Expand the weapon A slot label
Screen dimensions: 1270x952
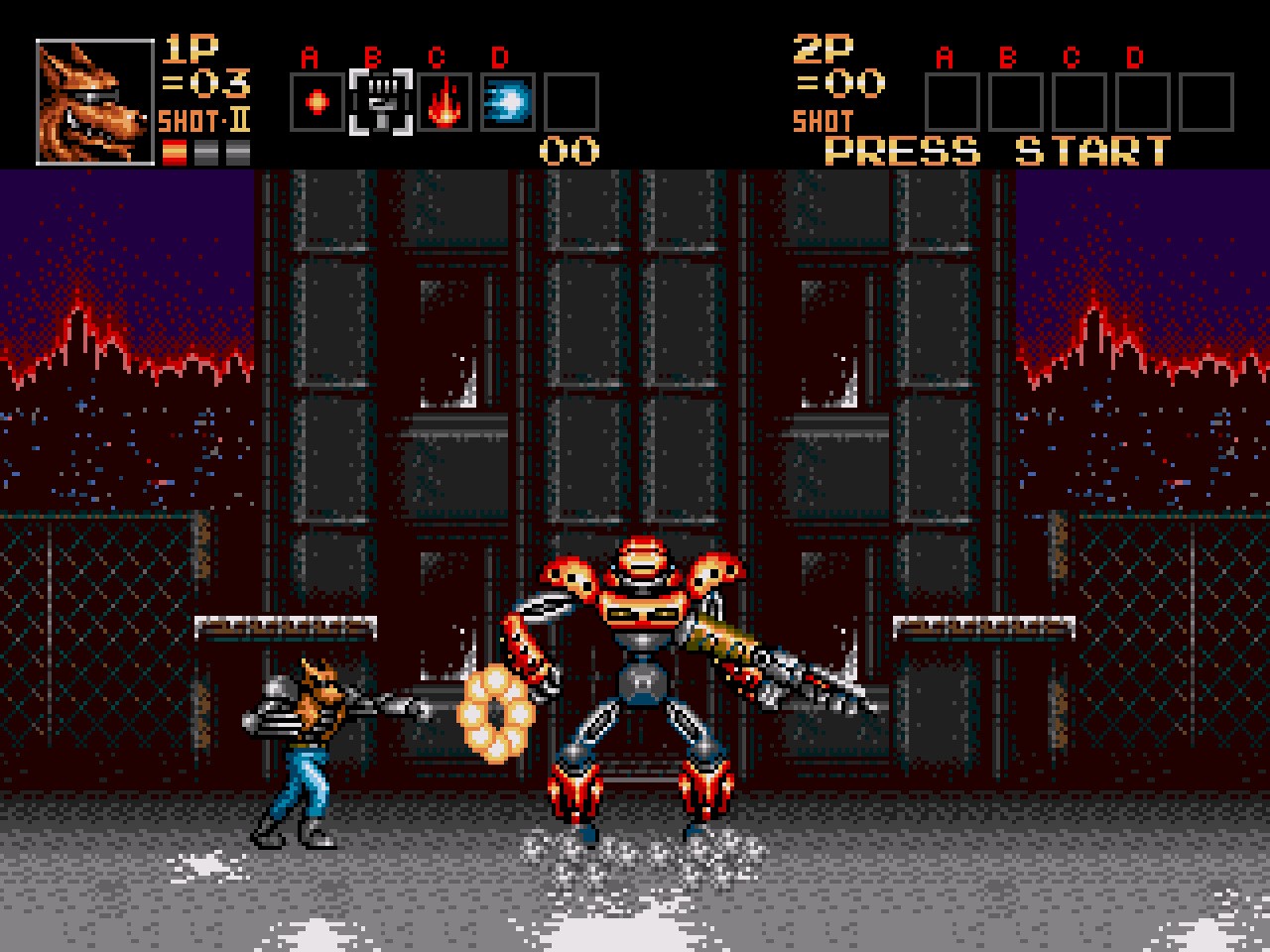tap(310, 57)
